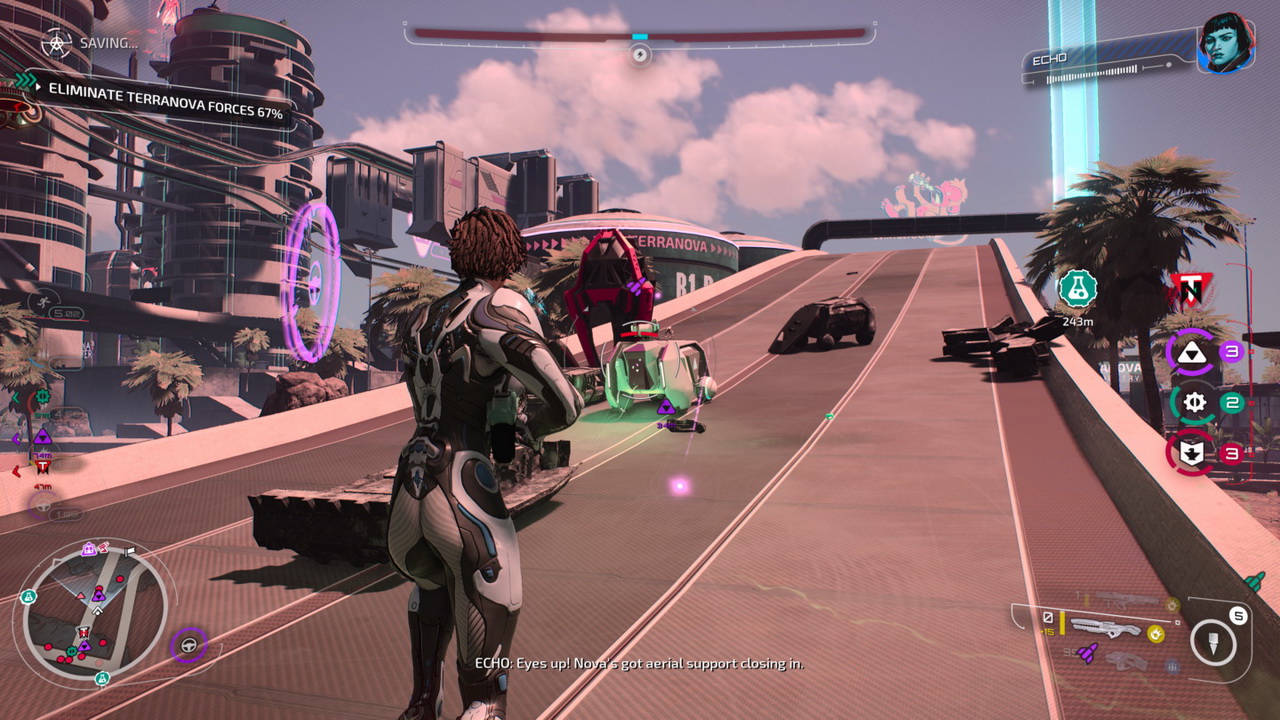The width and height of the screenshot is (1280, 720).
Task: Activate the red shield skill icon
Action: pyautogui.click(x=1191, y=453)
